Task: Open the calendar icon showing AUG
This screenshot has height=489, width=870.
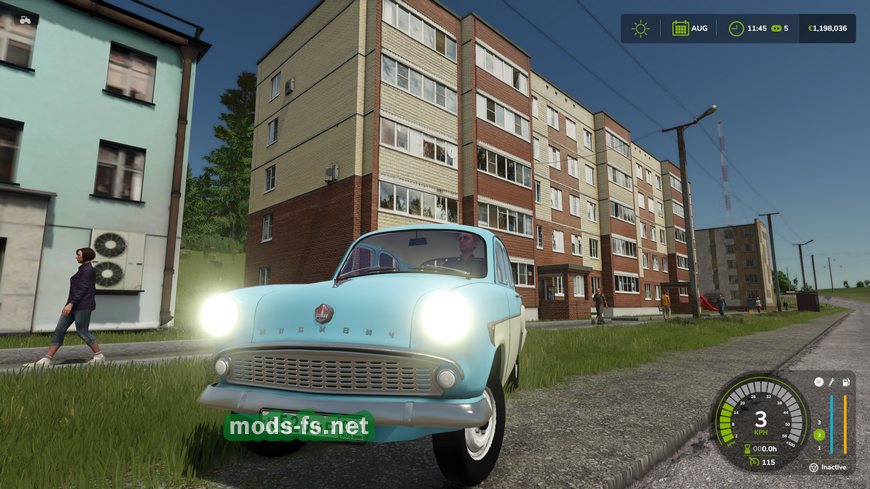Action: pos(680,28)
